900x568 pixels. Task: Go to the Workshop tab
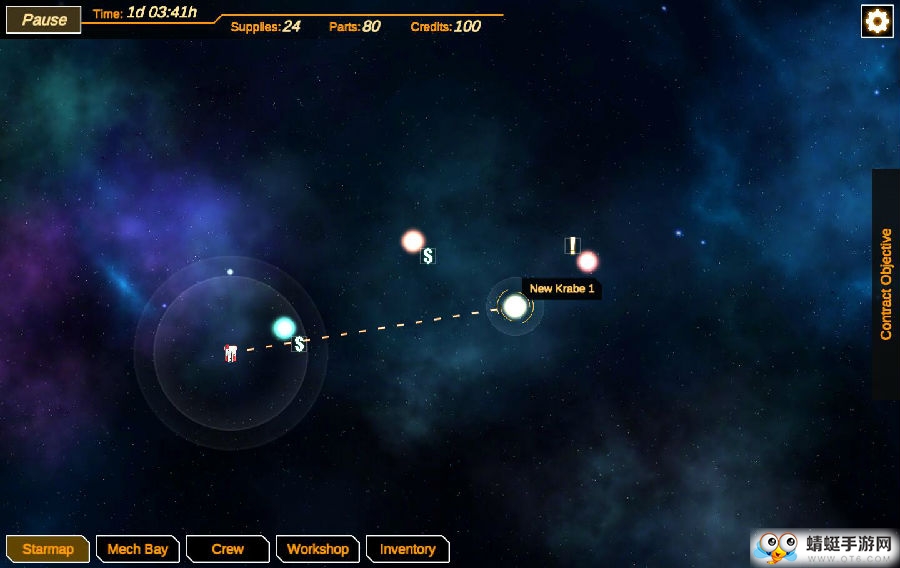tap(317, 549)
